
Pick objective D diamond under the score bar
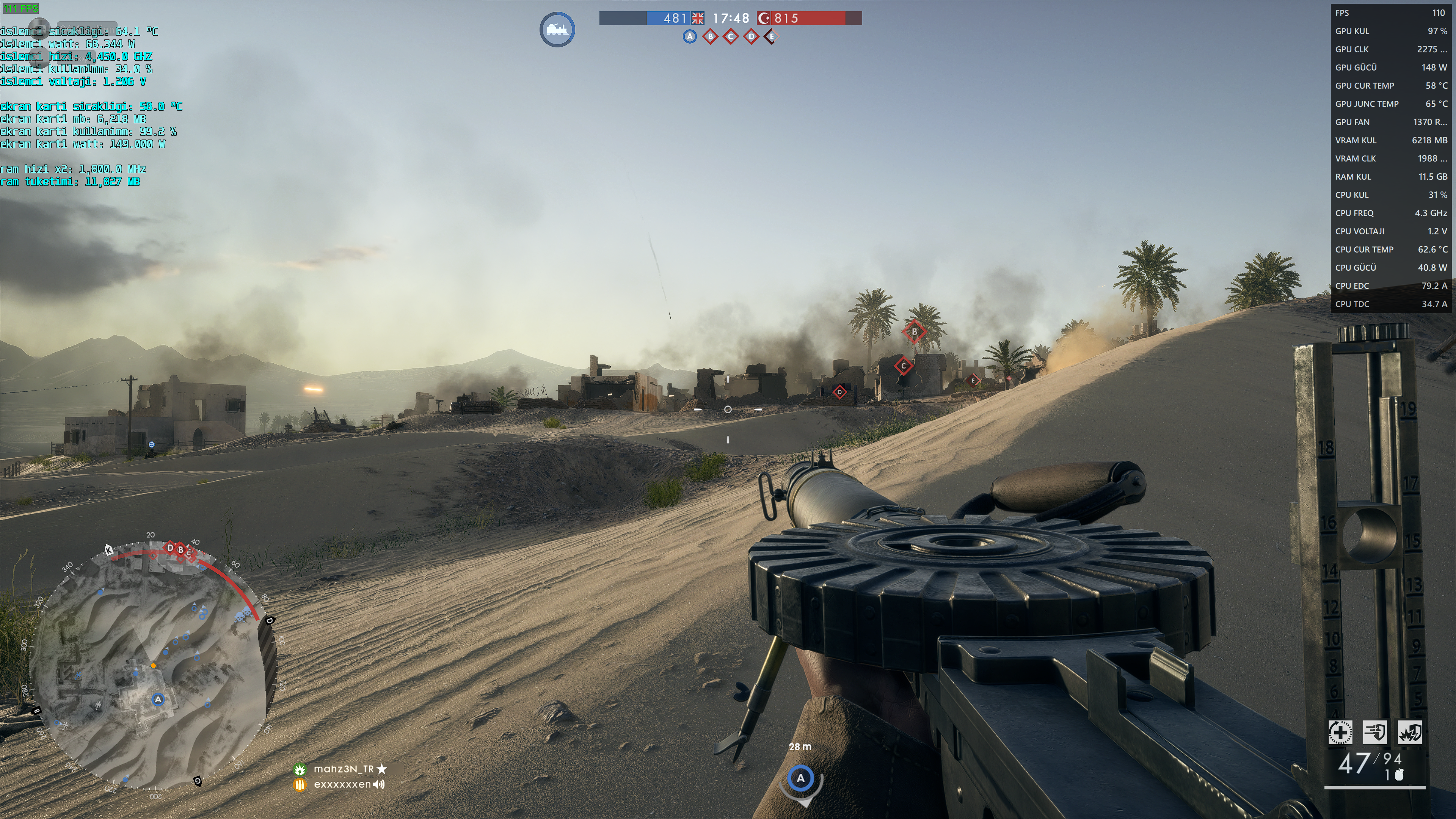(x=751, y=37)
